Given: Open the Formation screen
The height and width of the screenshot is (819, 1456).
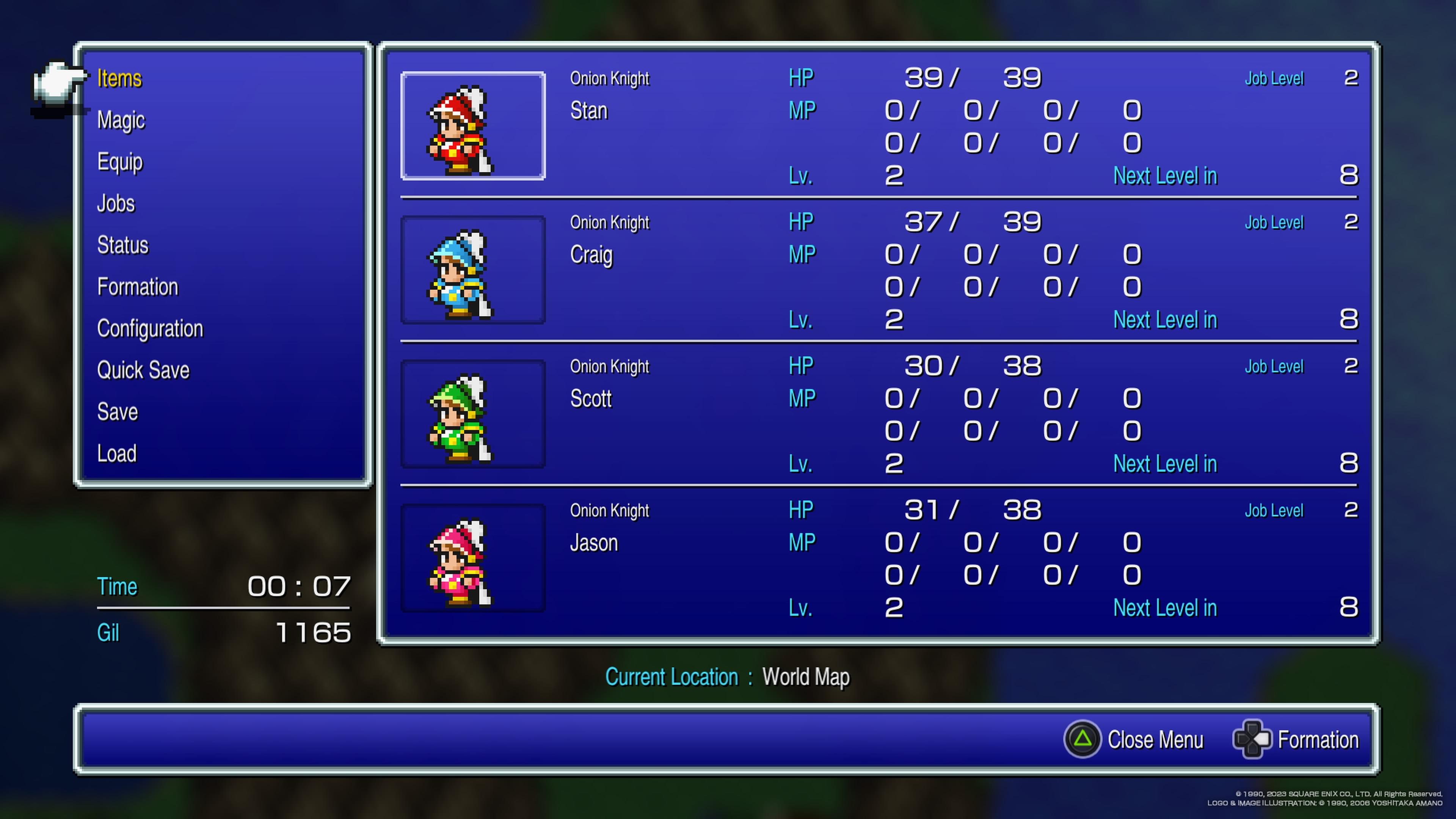Looking at the screenshot, I should coord(138,287).
